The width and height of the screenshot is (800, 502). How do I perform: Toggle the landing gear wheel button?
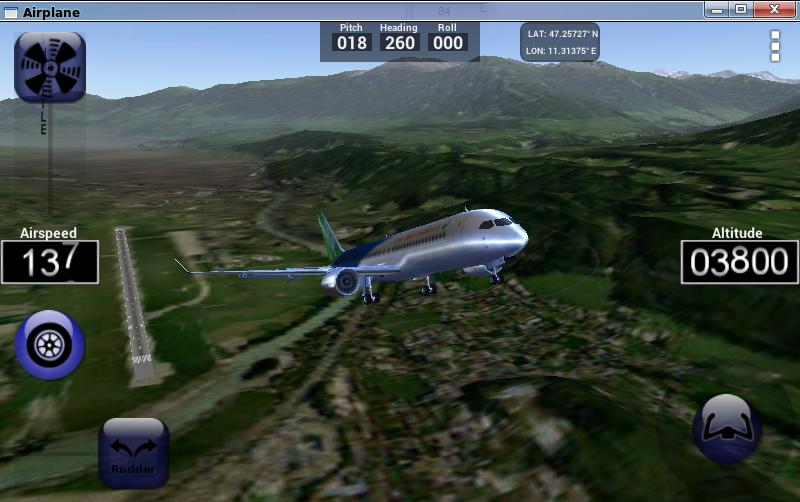49,345
